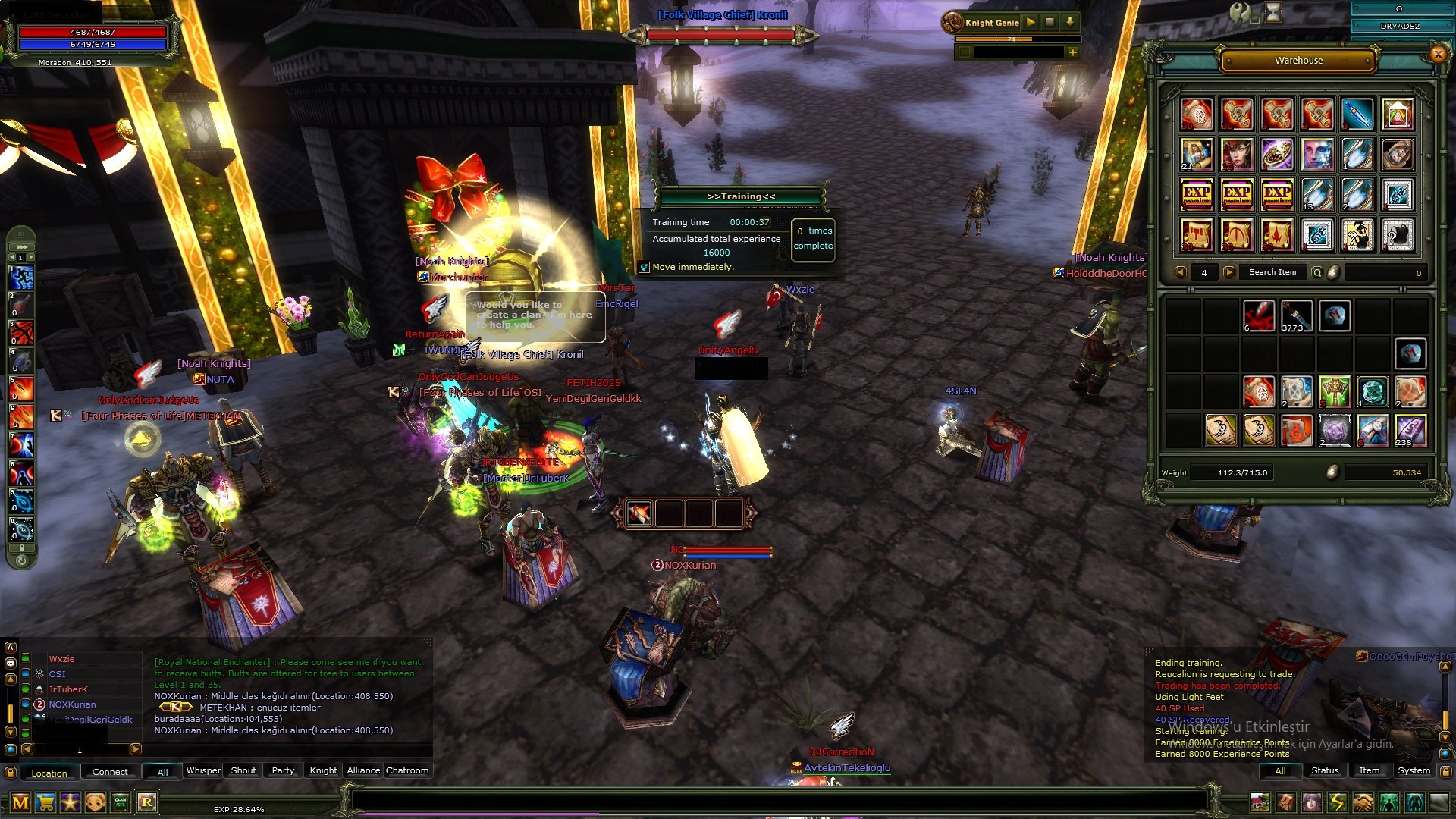Start the Knight Genie with play button
1456x819 pixels.
(x=1031, y=23)
